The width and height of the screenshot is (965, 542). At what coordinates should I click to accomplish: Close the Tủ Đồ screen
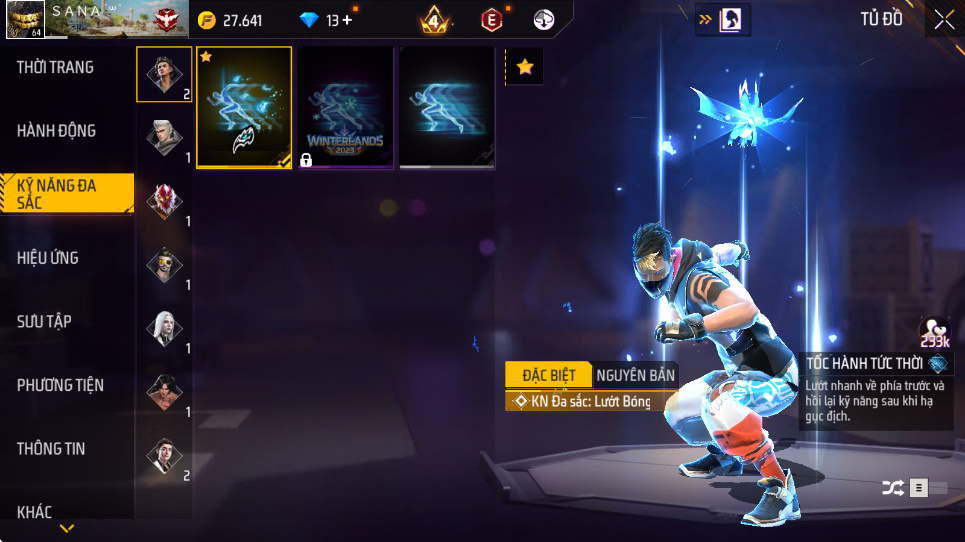943,20
